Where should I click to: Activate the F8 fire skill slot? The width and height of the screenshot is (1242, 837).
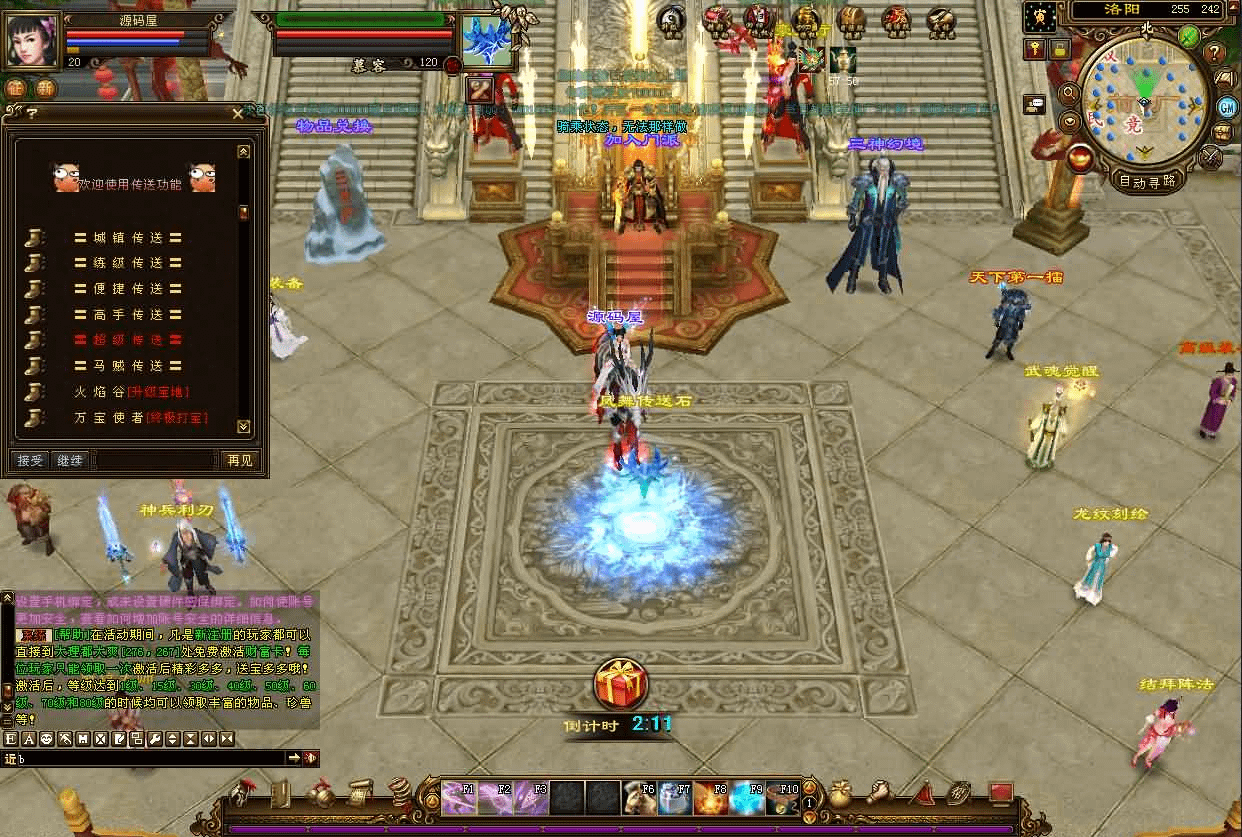[711, 798]
